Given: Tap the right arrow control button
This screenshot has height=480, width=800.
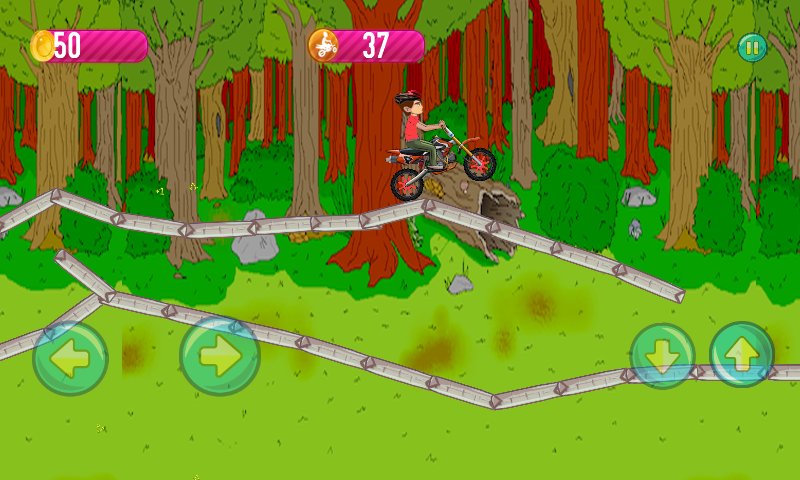Looking at the screenshot, I should pyautogui.click(x=220, y=356).
